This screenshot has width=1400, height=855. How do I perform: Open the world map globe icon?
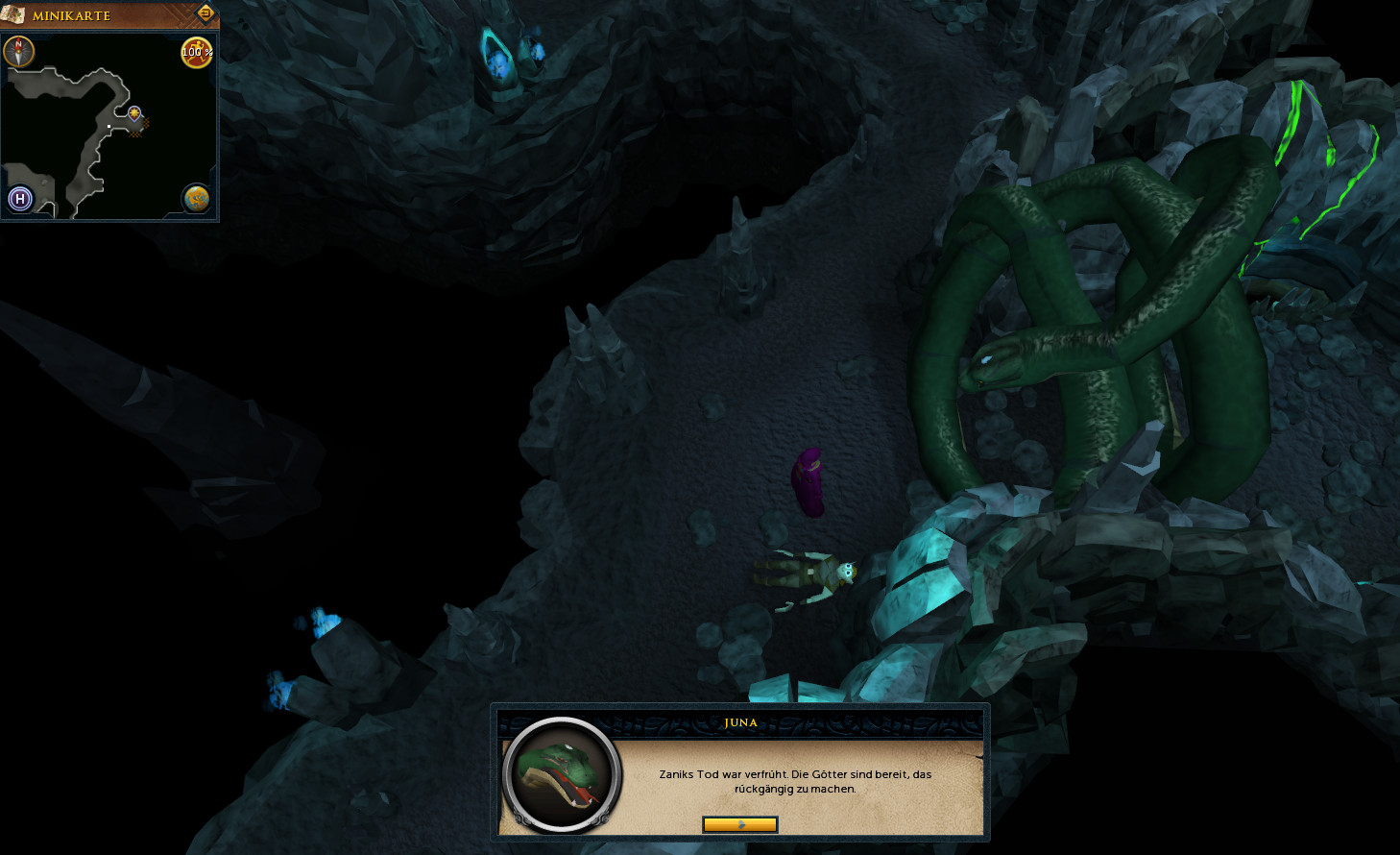pos(197,198)
